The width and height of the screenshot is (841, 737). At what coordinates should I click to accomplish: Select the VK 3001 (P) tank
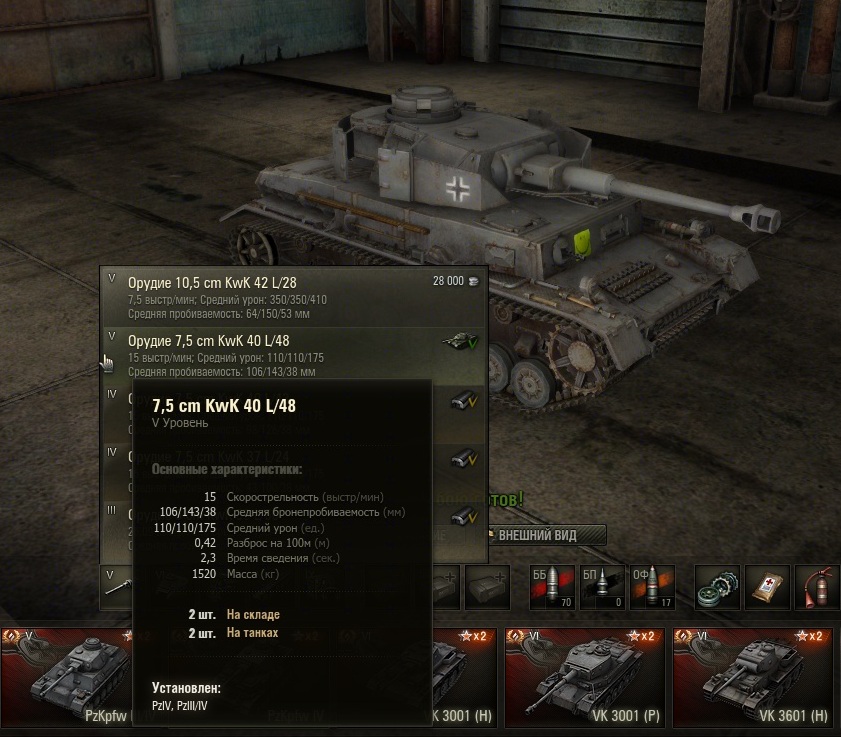[584, 679]
